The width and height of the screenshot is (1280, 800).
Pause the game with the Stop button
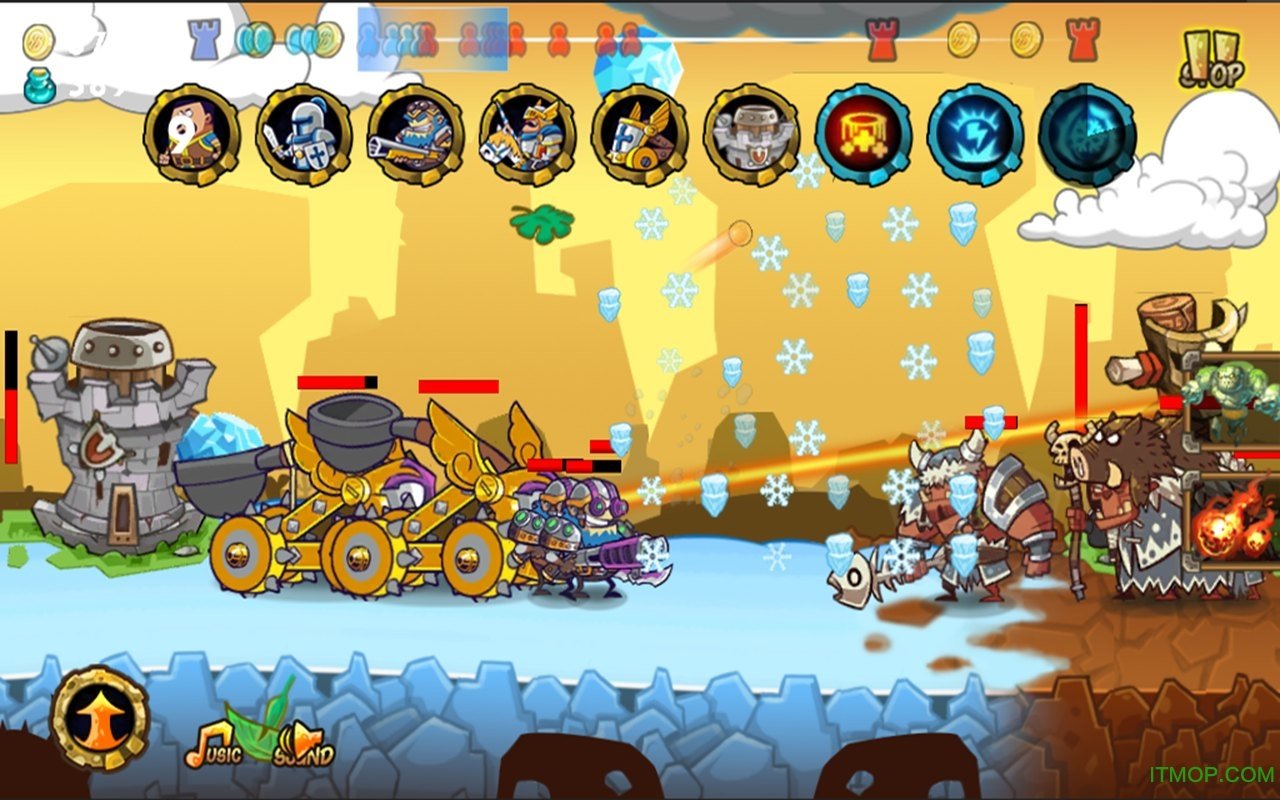(x=1210, y=58)
